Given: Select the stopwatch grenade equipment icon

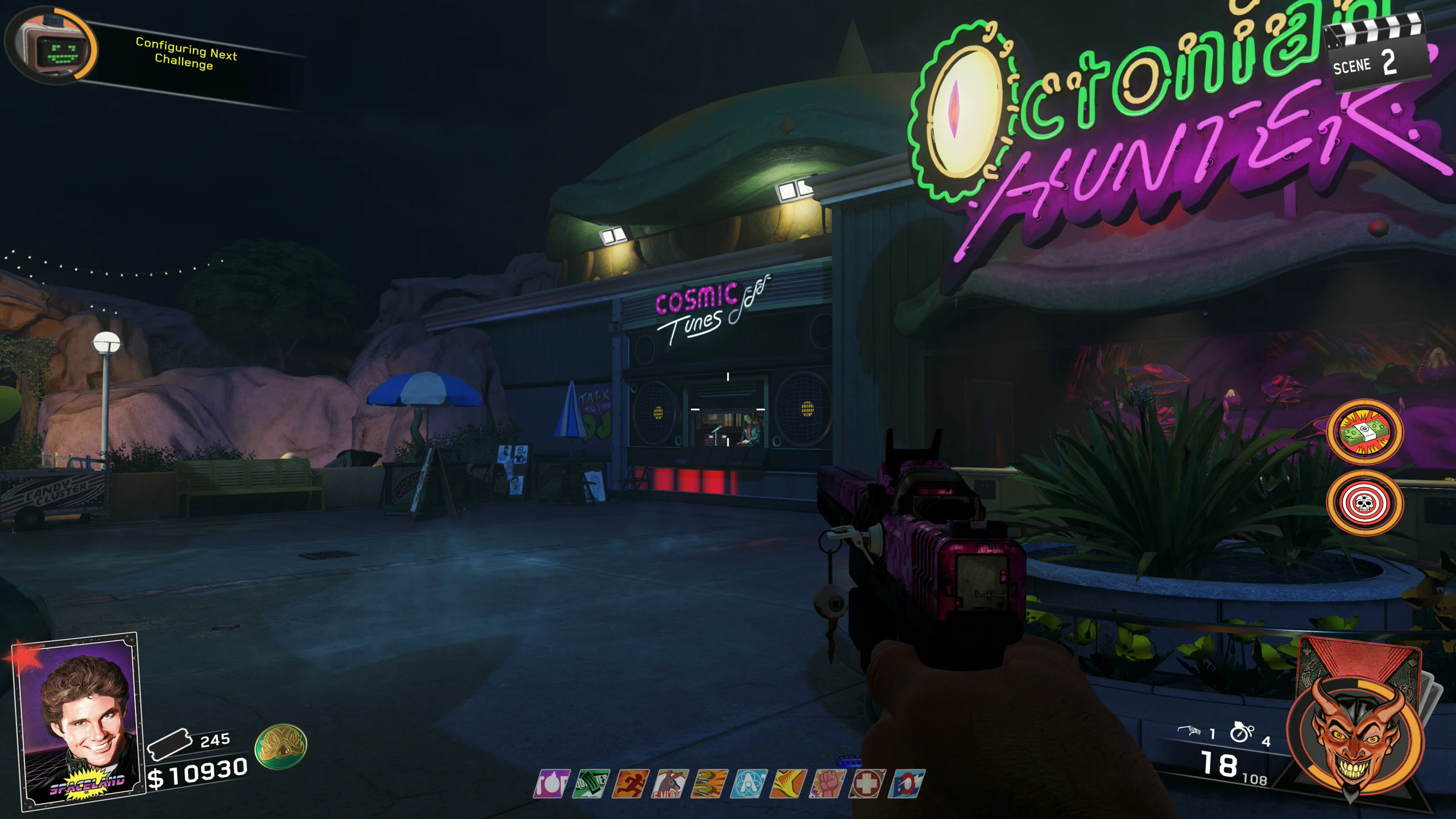Looking at the screenshot, I should 1242,731.
